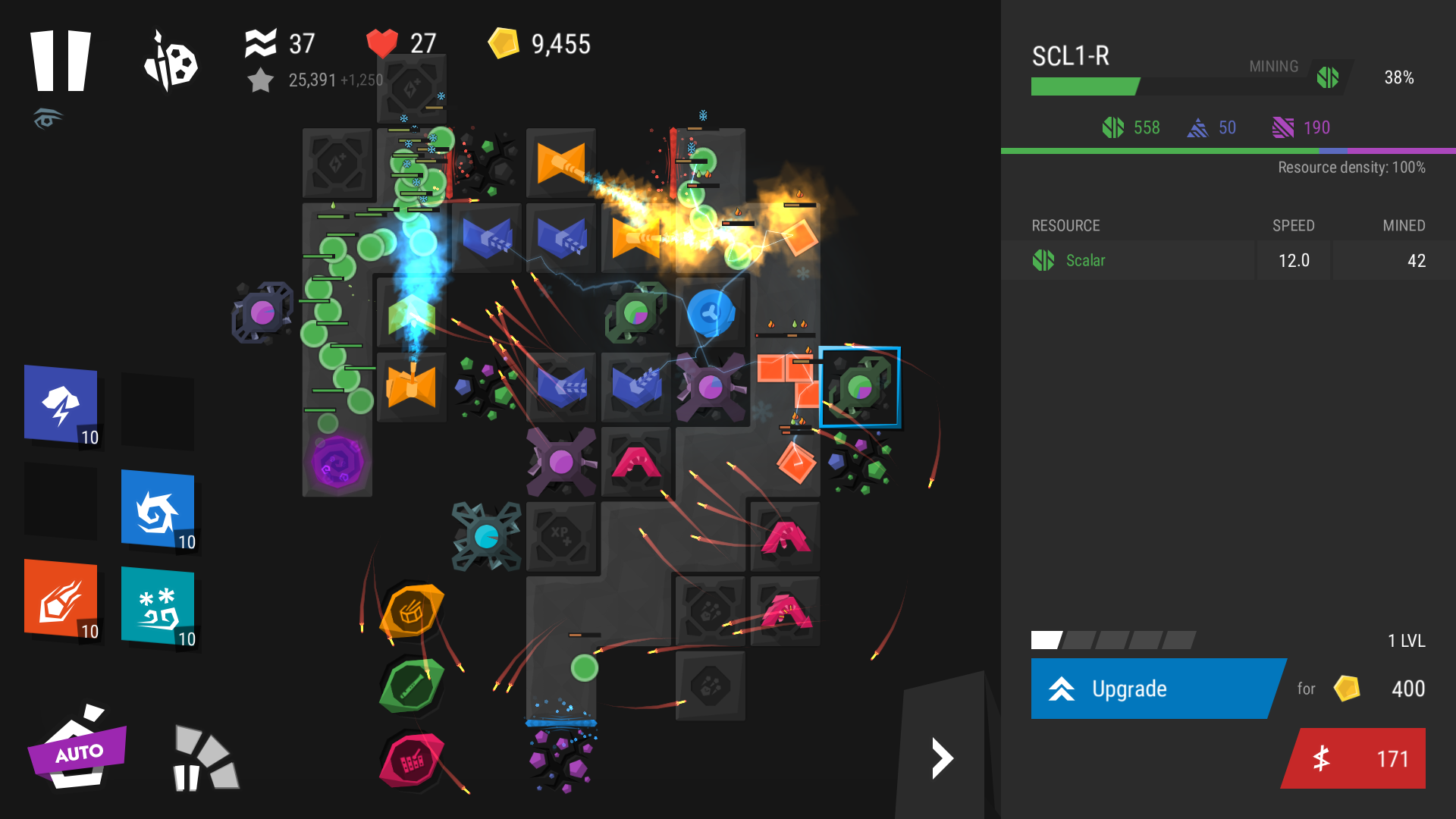Collapse the tower panel with the arrow chevron
The height and width of the screenshot is (819, 1456).
[943, 758]
